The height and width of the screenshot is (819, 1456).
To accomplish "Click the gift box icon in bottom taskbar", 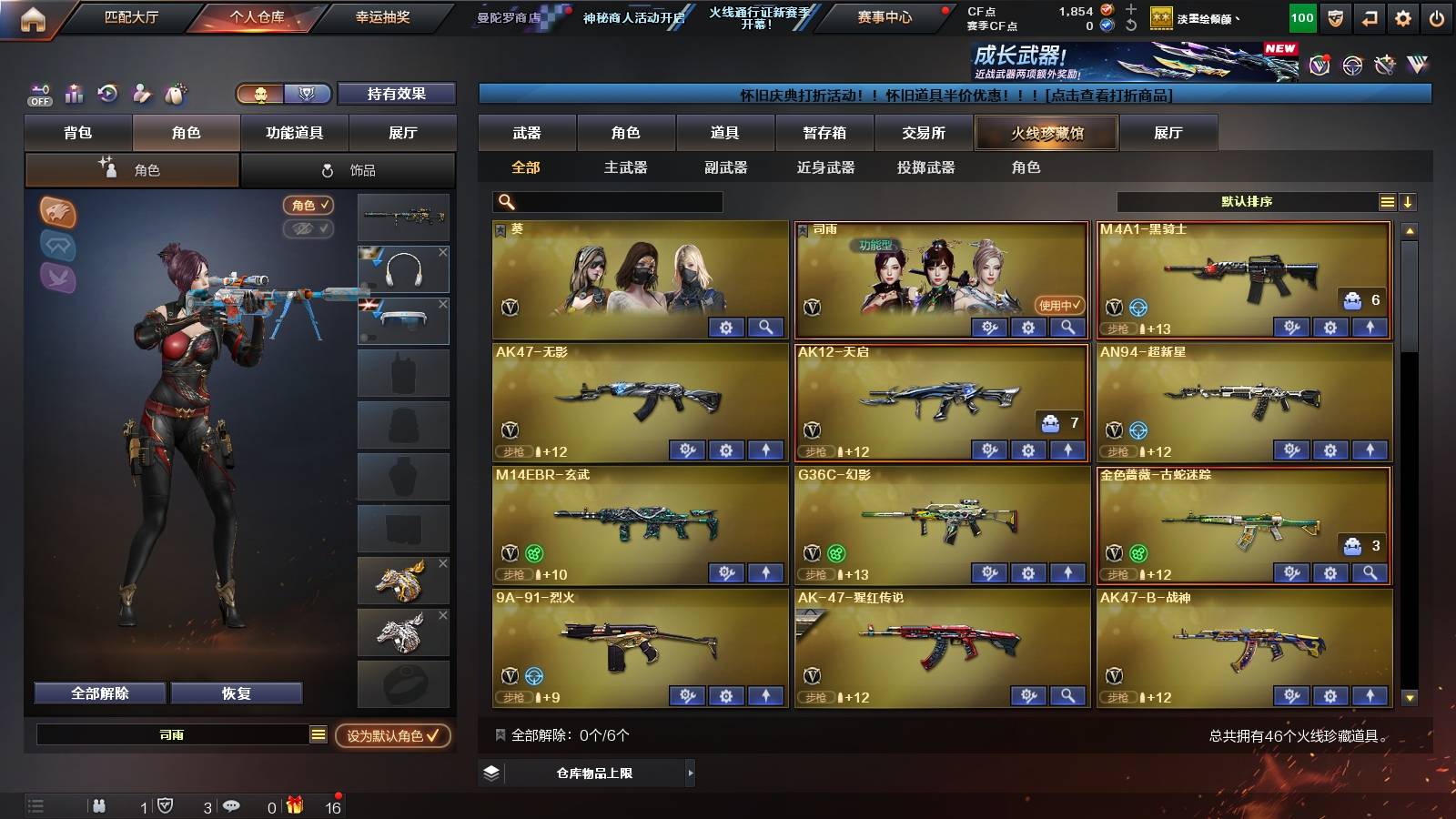I will click(296, 804).
